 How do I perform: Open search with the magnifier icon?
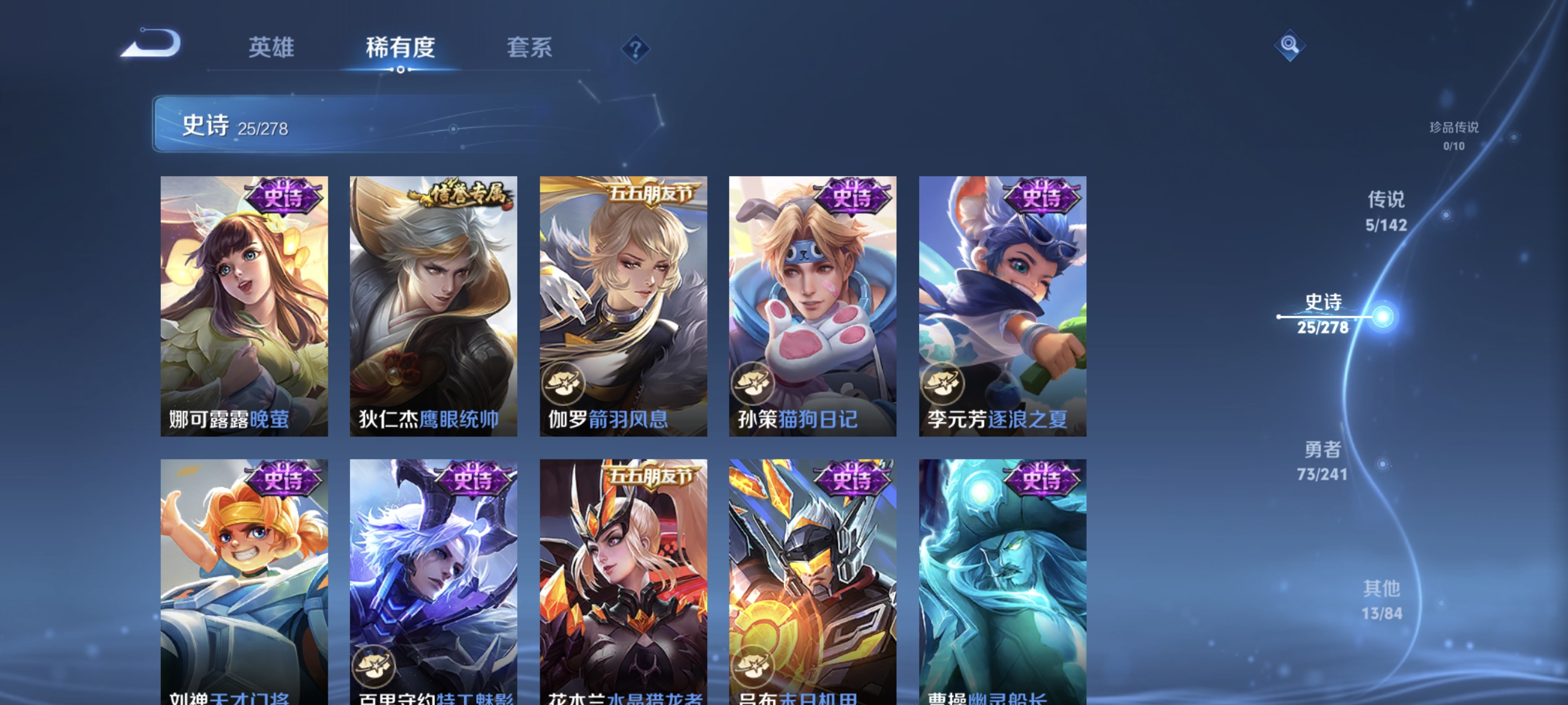(1290, 44)
